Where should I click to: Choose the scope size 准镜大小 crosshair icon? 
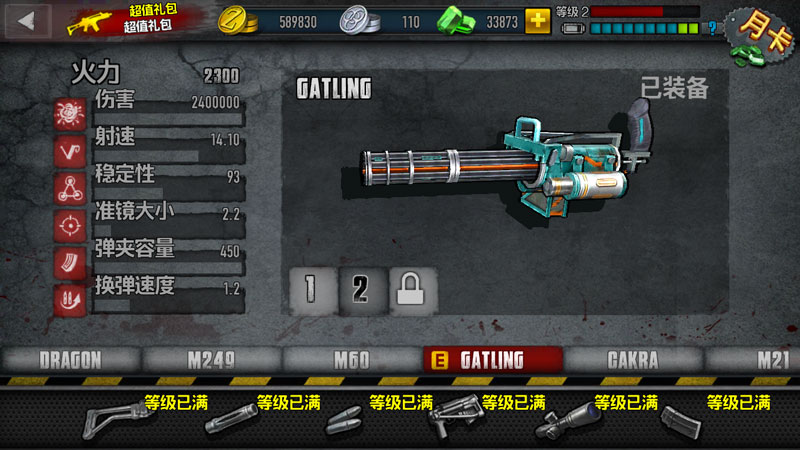click(x=70, y=225)
